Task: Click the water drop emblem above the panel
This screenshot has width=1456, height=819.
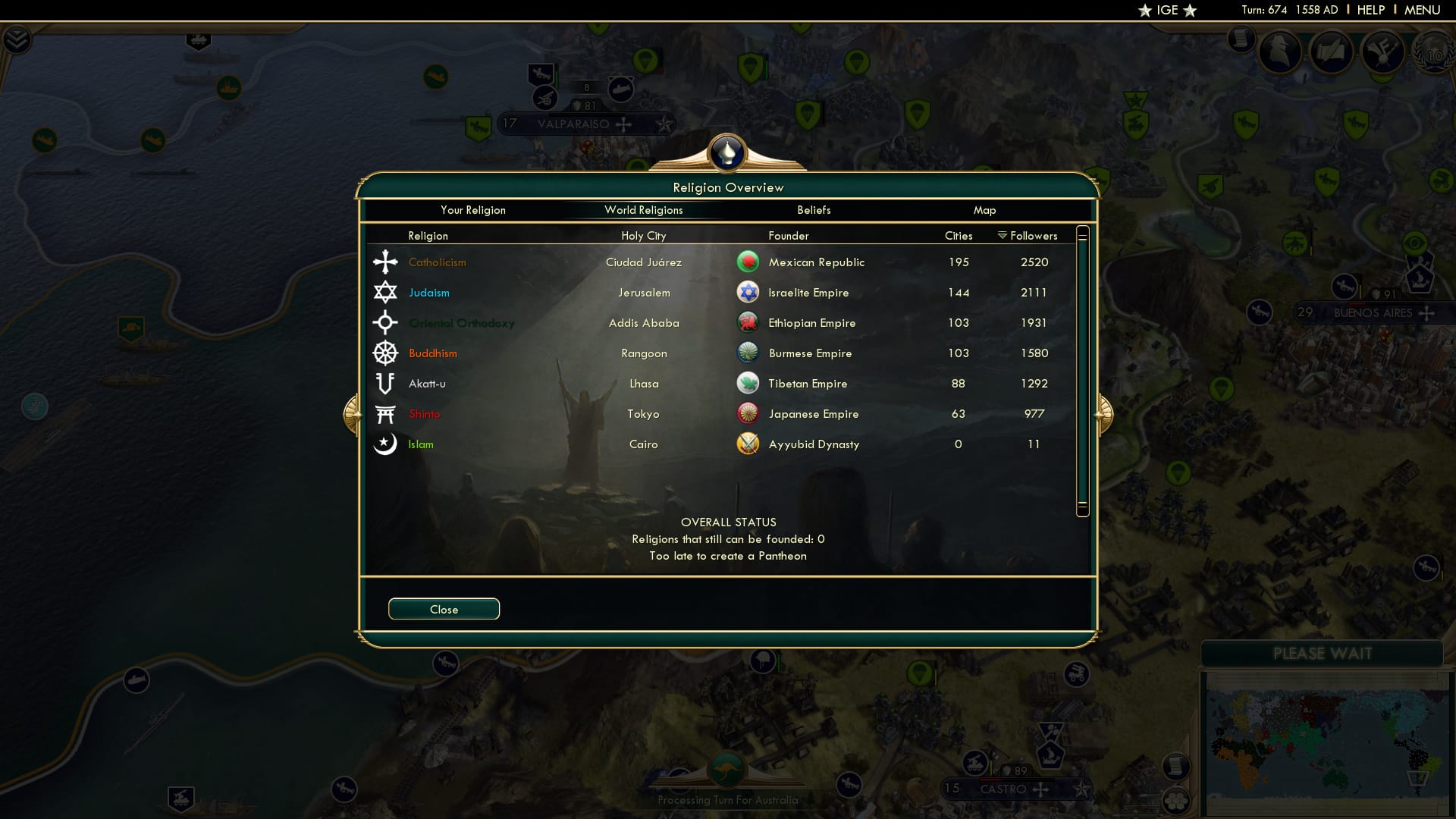Action: 727,152
